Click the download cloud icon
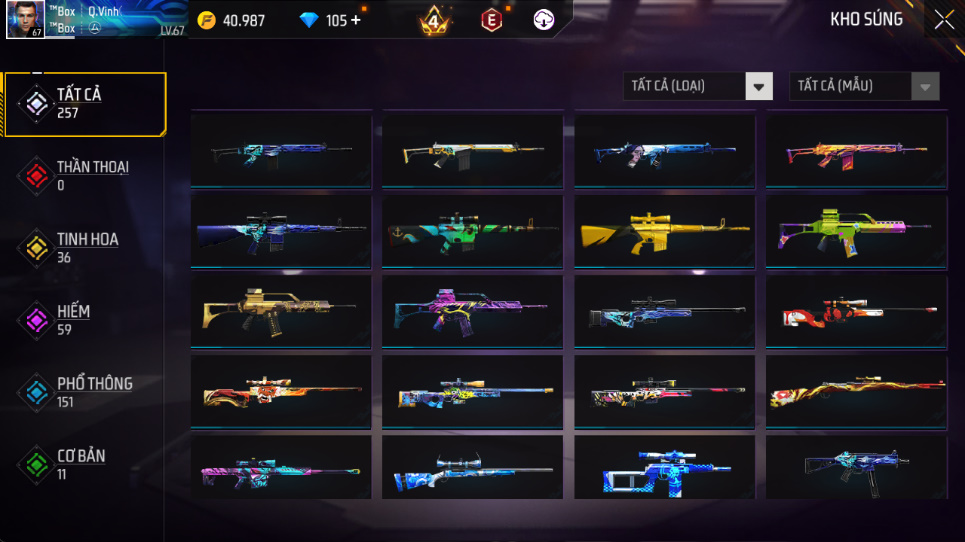This screenshot has height=542, width=965. (543, 20)
